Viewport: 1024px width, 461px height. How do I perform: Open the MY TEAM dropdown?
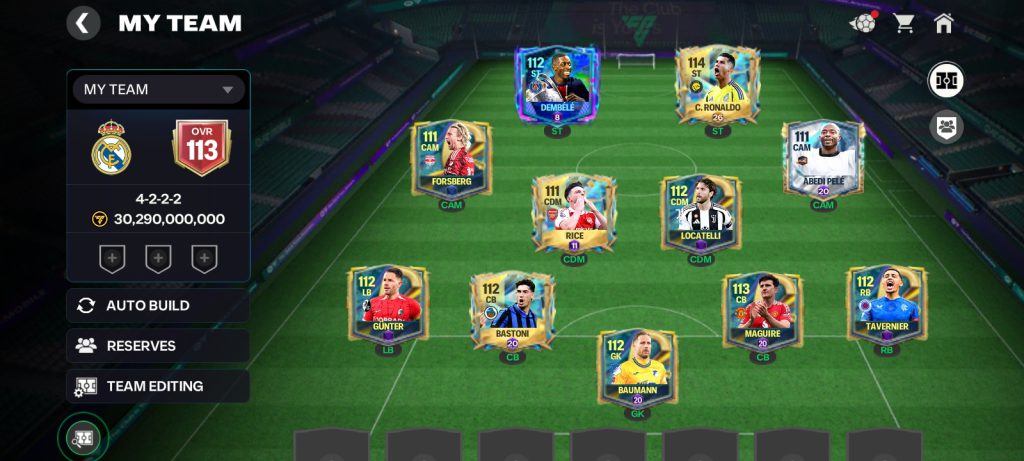pyautogui.click(x=158, y=89)
